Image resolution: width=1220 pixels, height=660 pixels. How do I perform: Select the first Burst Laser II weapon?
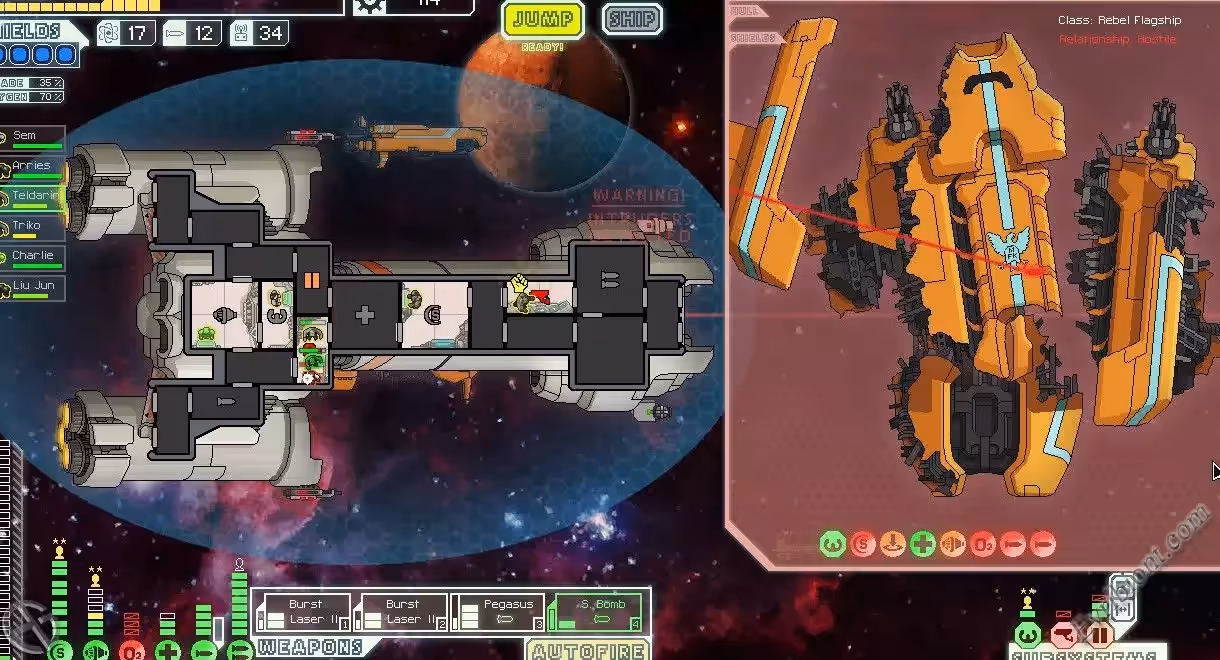pyautogui.click(x=305, y=612)
